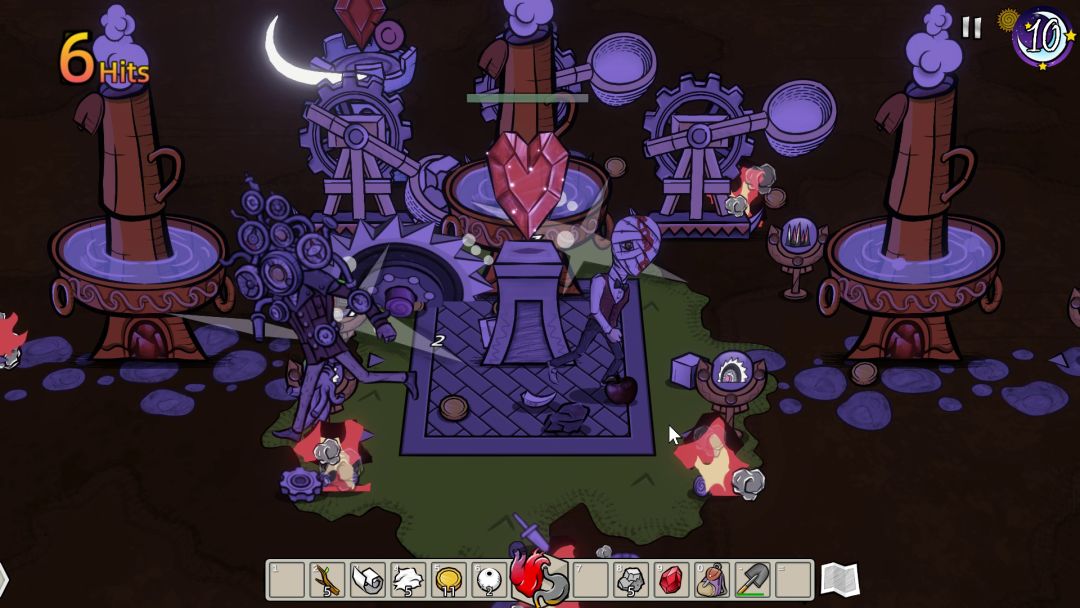Choose the red ruby gem slot
This screenshot has height=608, width=1080.
(x=671, y=579)
